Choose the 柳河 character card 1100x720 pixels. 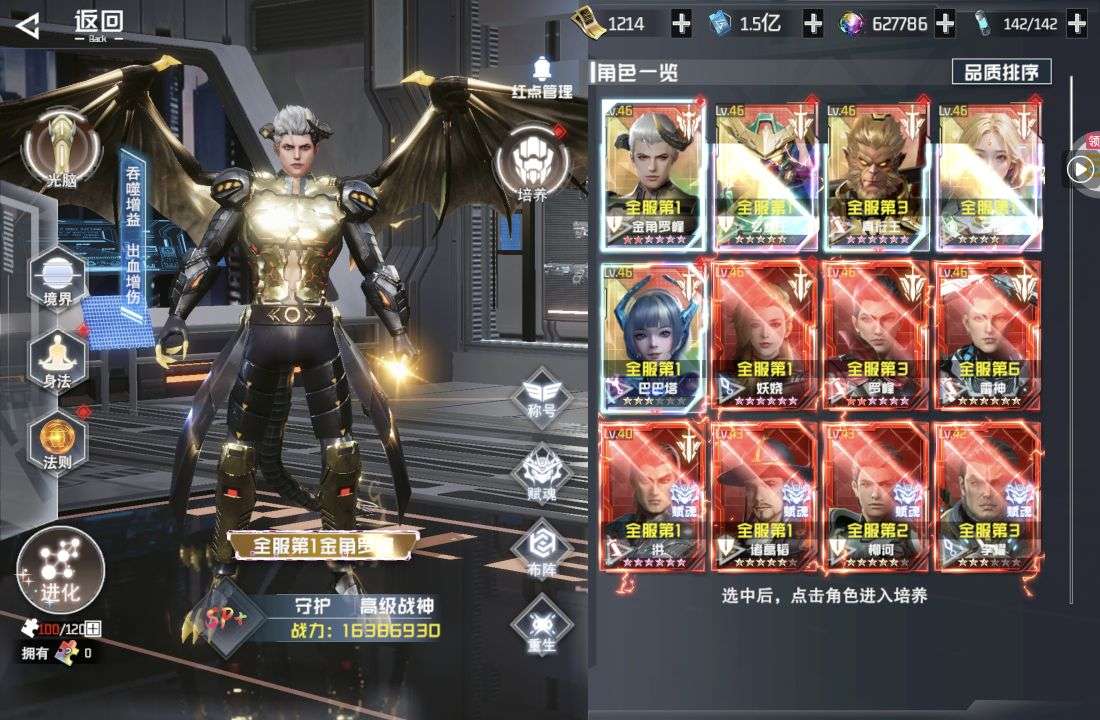(876, 497)
